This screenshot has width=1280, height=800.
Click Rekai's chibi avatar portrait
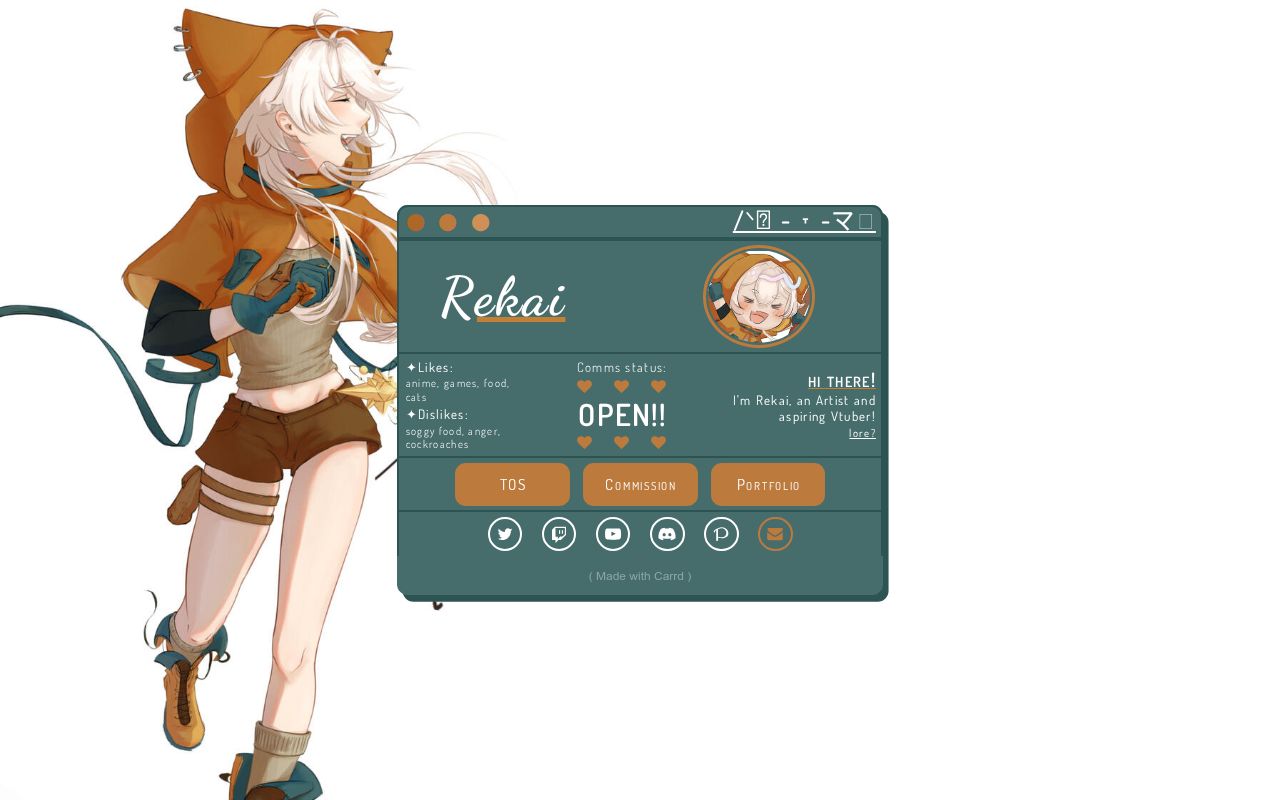tap(758, 296)
